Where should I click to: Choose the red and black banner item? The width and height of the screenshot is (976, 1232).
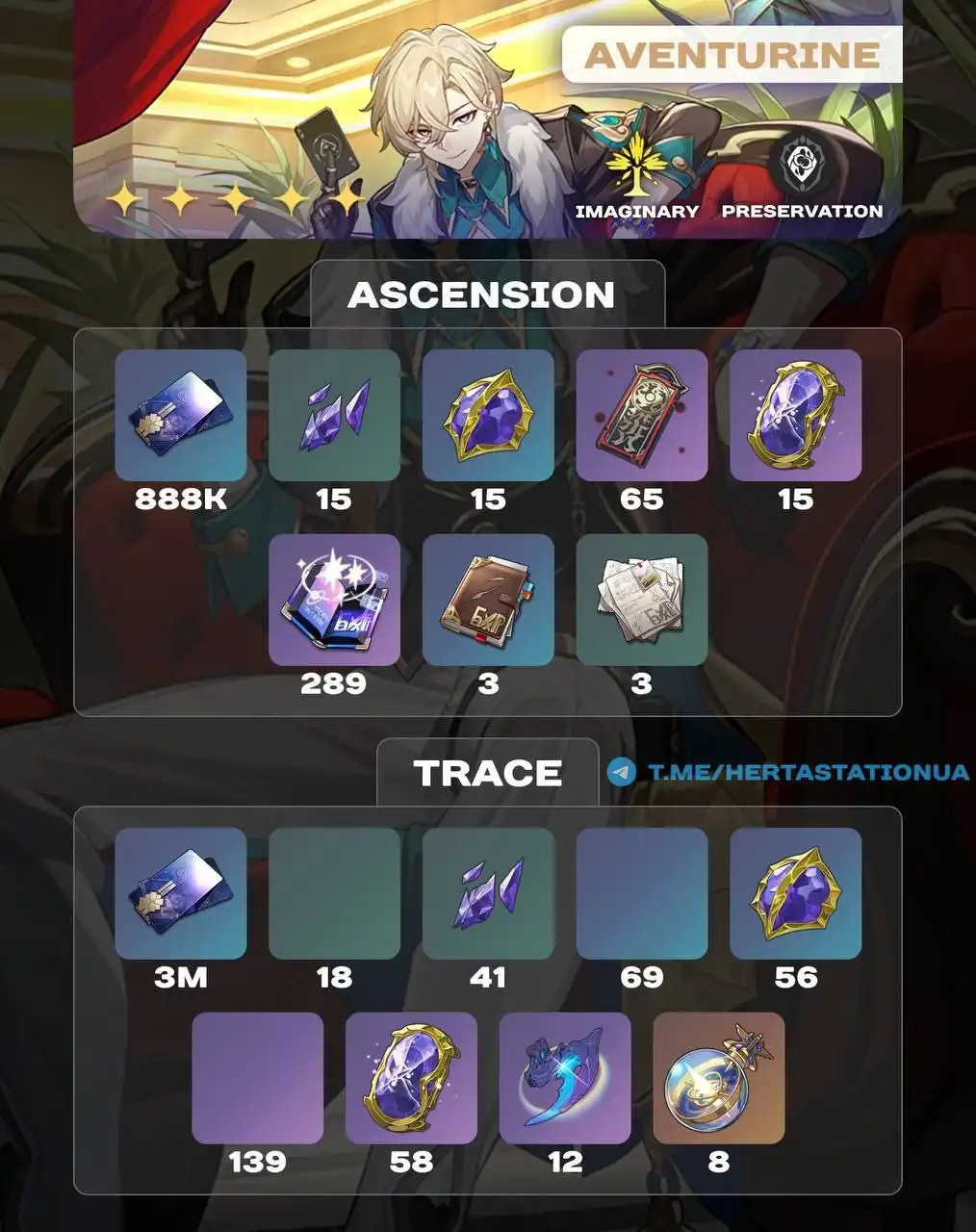coord(642,415)
